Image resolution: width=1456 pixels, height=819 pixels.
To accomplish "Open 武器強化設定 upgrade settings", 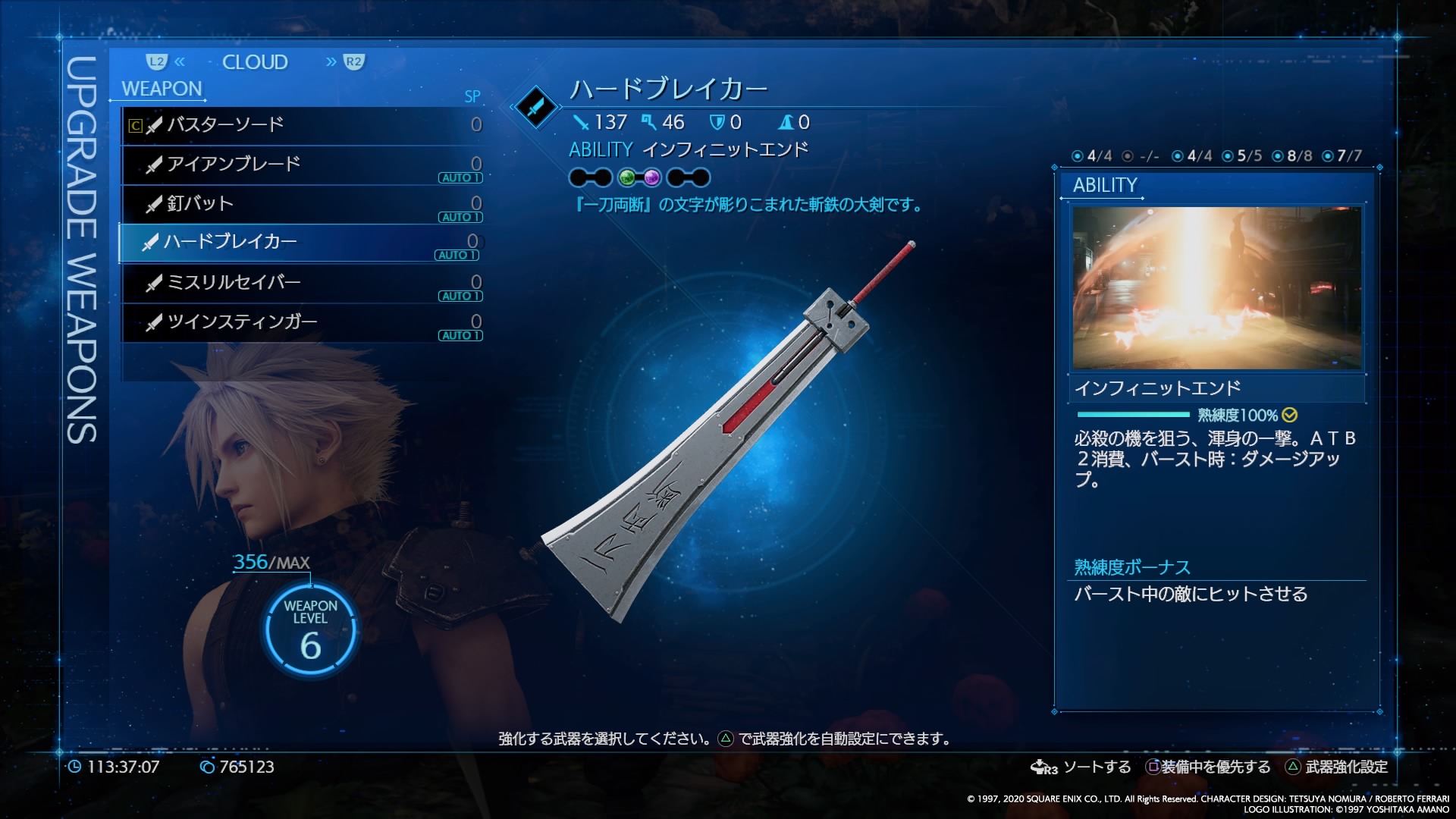I will pos(1337,767).
